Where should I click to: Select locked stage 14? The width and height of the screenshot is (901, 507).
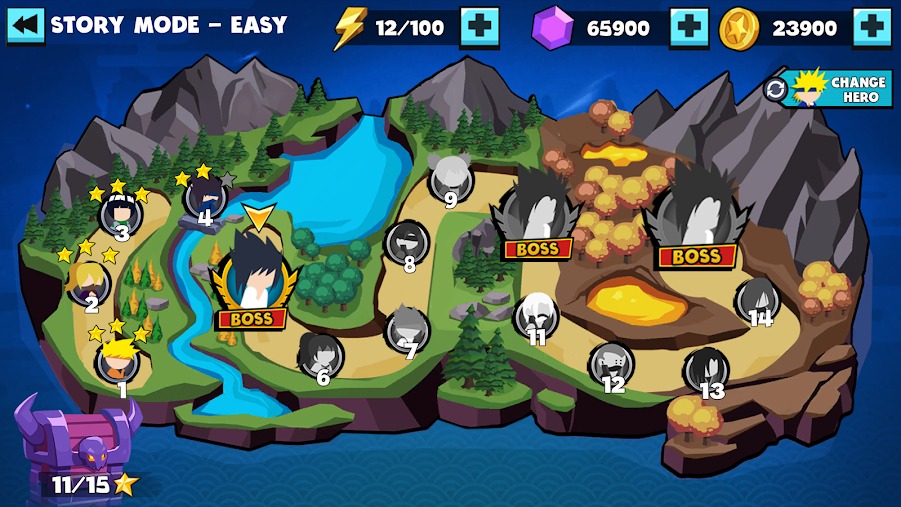coord(757,300)
